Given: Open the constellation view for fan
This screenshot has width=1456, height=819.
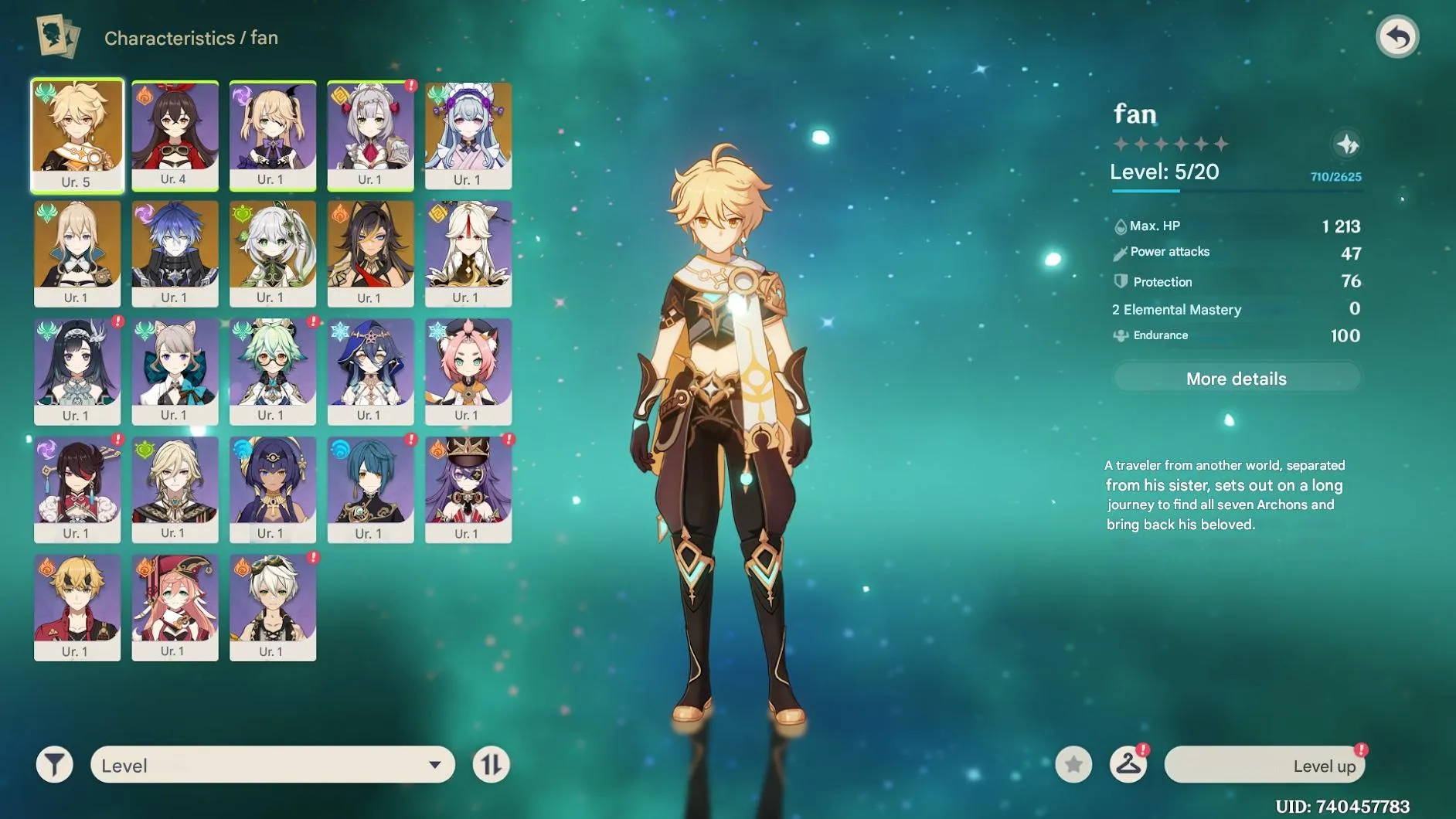Looking at the screenshot, I should pos(1346,144).
